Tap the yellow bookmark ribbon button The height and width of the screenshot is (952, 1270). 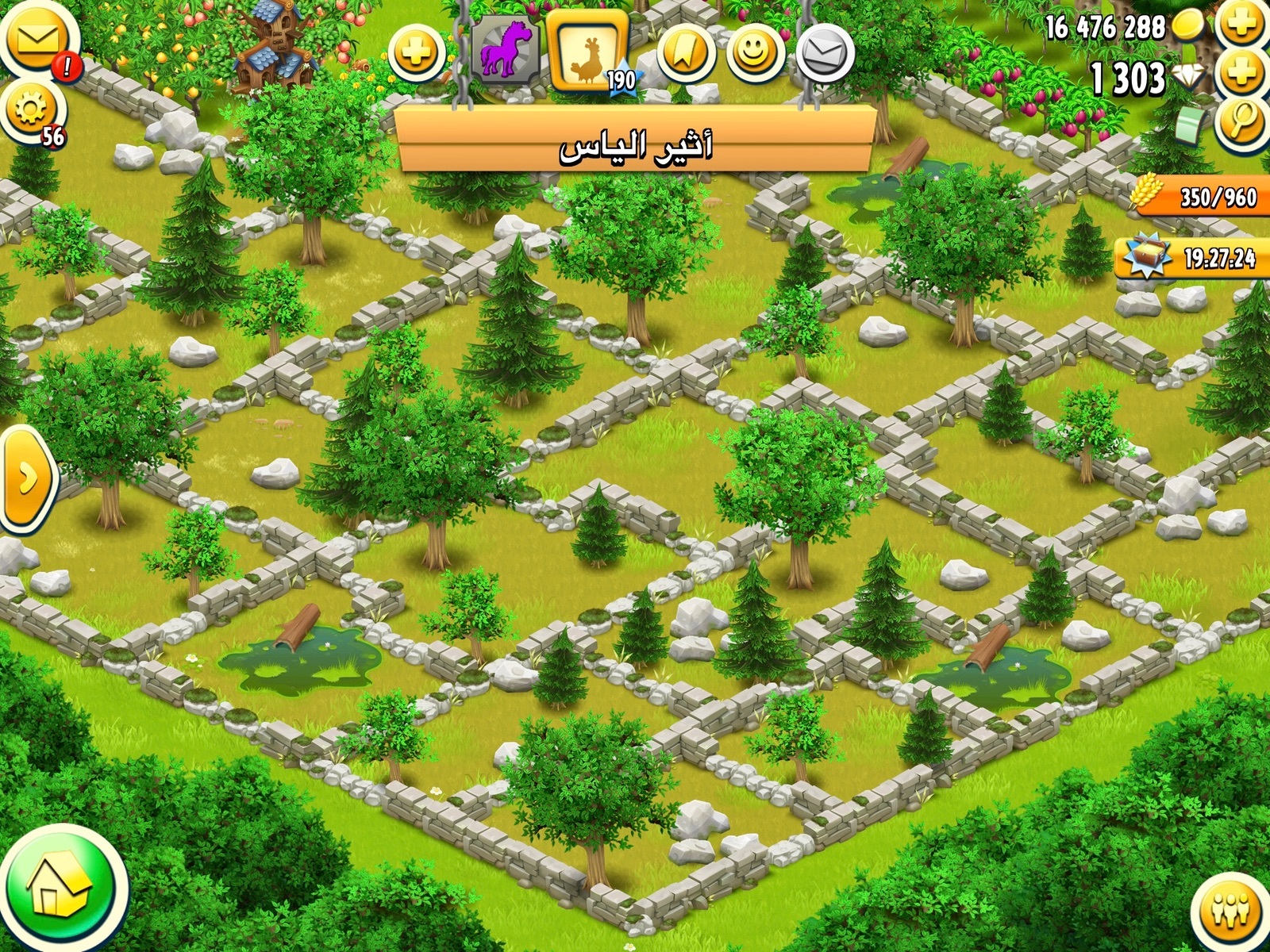[x=684, y=53]
